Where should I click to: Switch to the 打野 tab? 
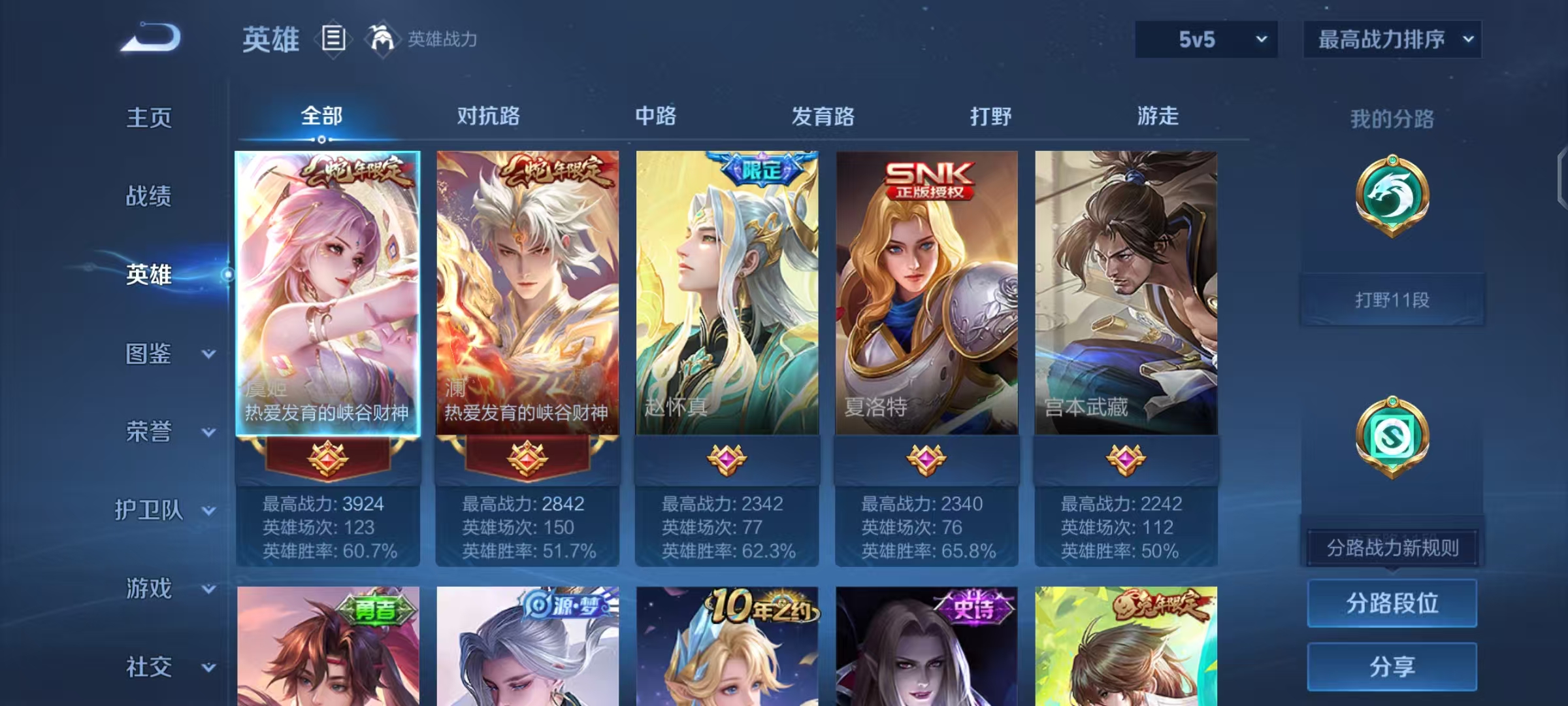point(989,118)
